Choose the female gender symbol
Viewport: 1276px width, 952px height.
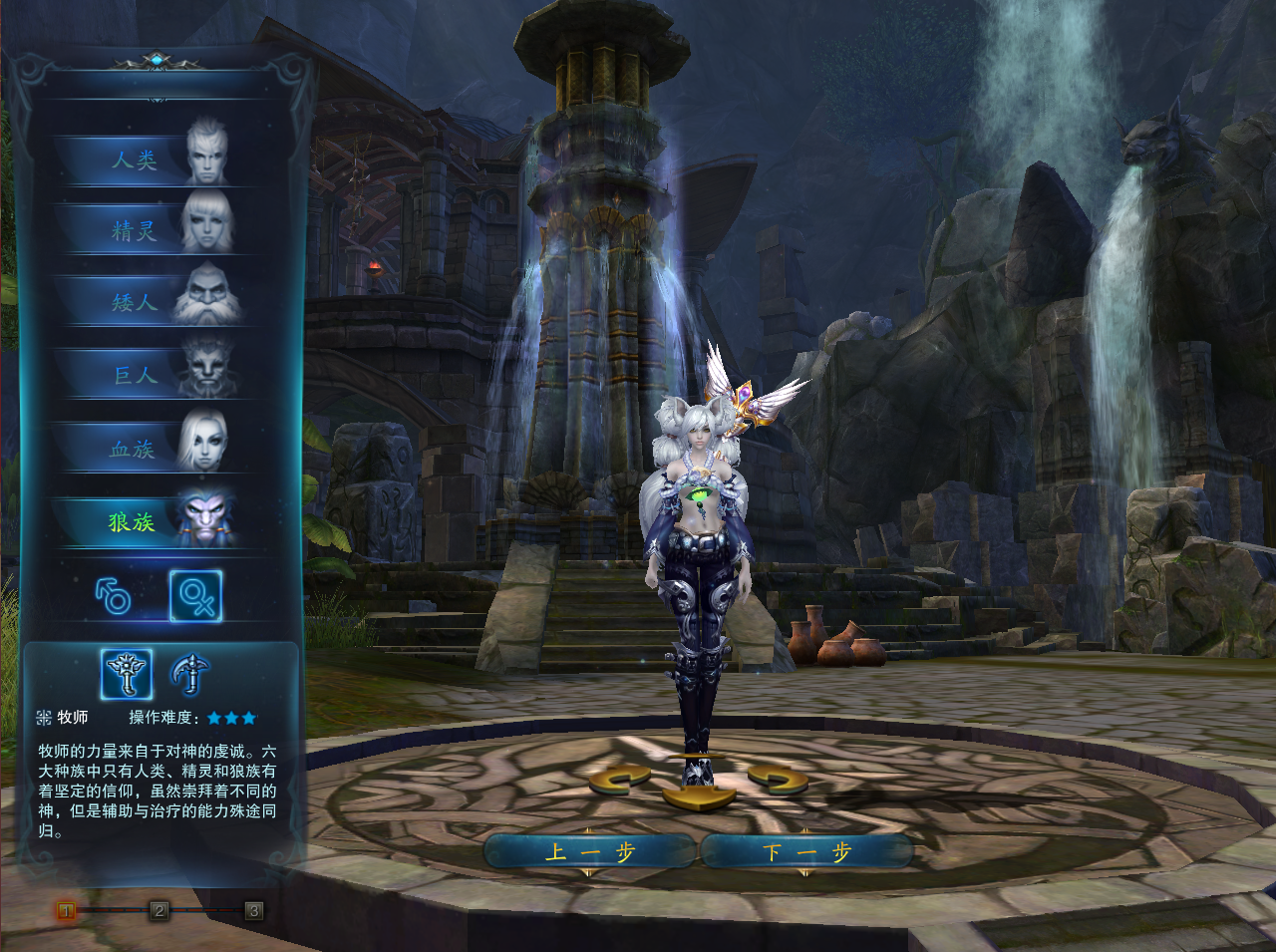pos(195,596)
